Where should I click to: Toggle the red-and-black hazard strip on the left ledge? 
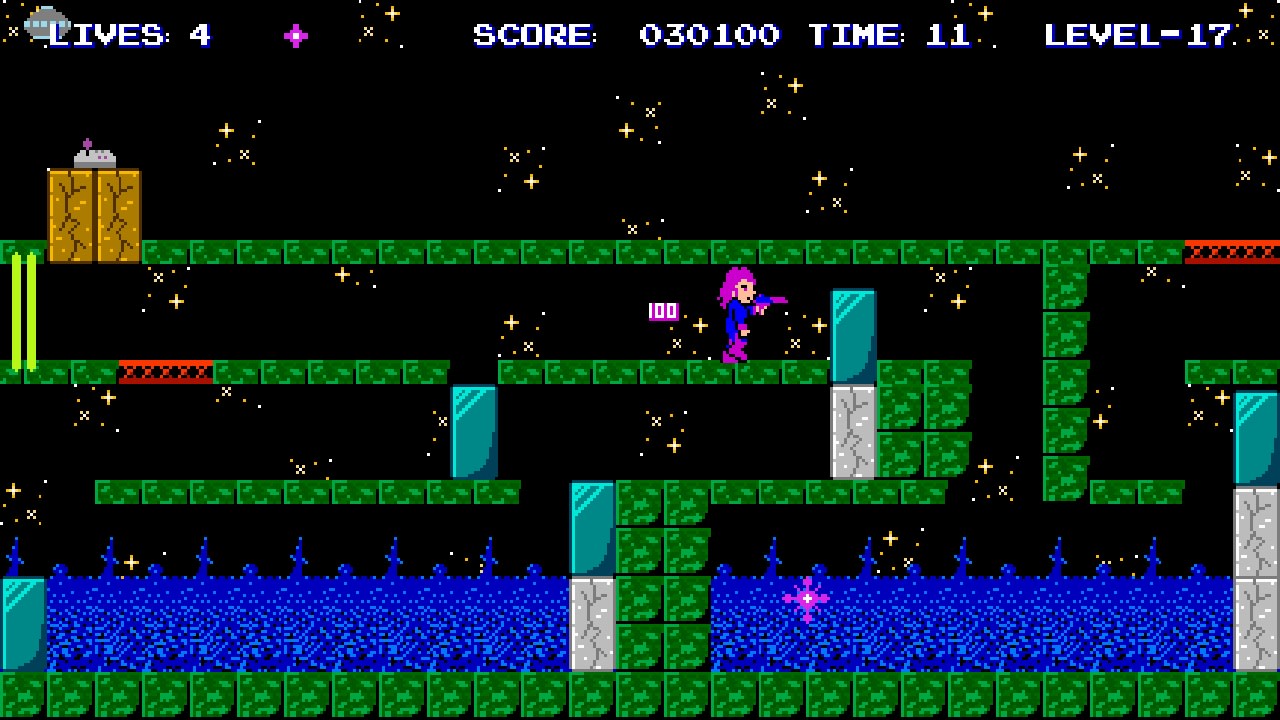point(165,370)
